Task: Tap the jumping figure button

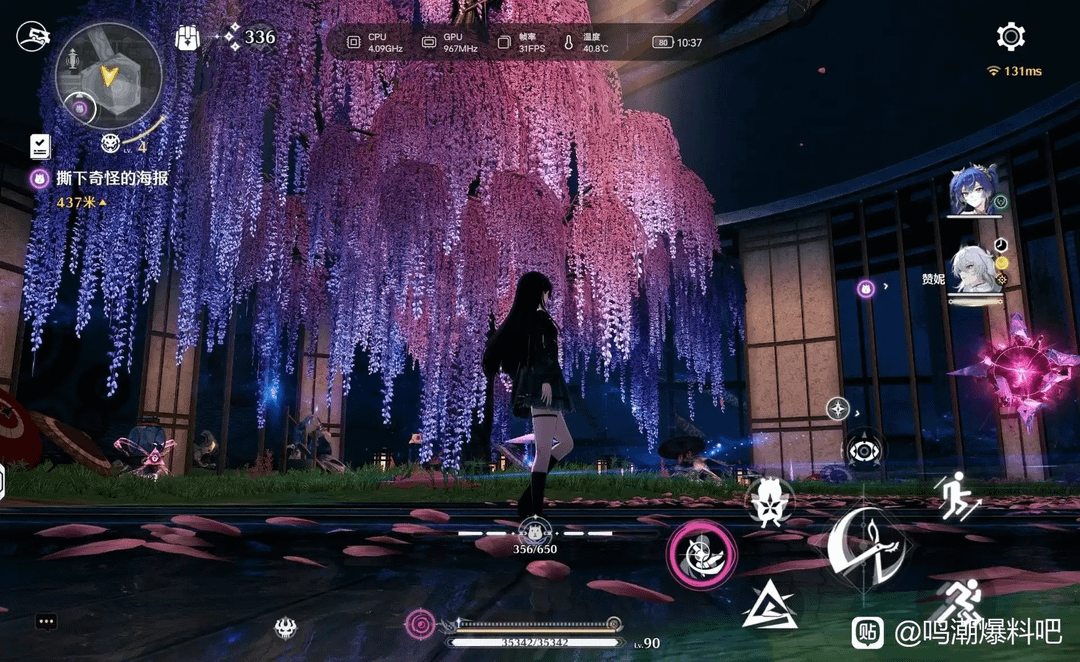Action: (x=957, y=494)
